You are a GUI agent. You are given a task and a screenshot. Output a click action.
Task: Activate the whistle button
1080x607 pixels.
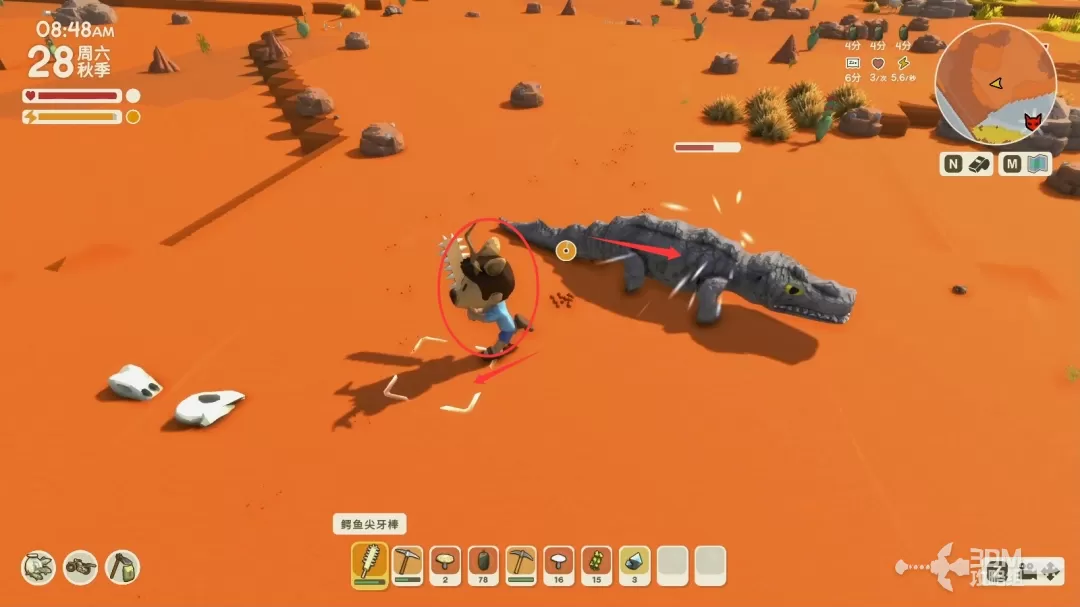pyautogui.click(x=979, y=164)
